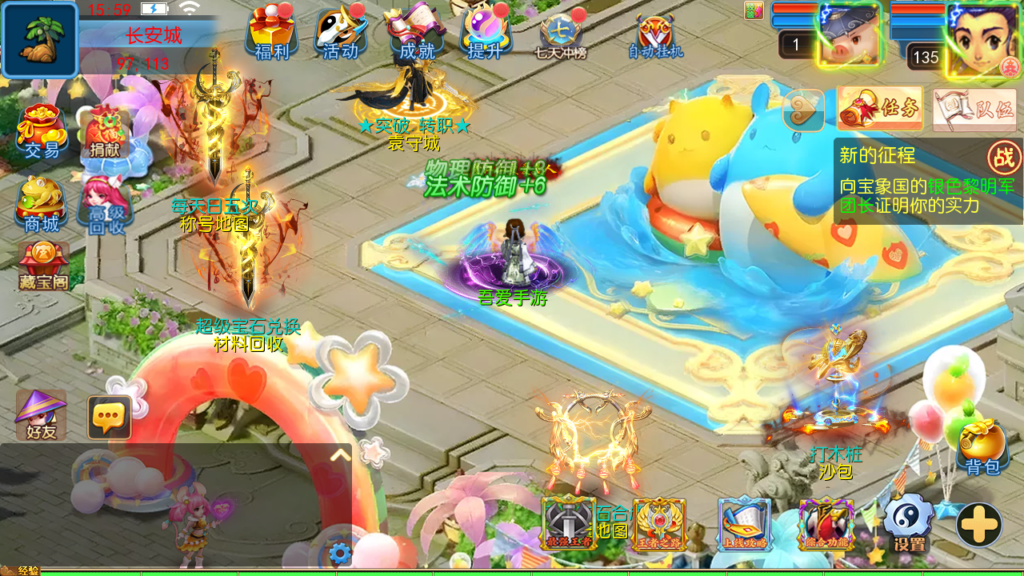1024x576 pixels.
Task: Open the 成就 achievements menu
Action: coord(416,33)
